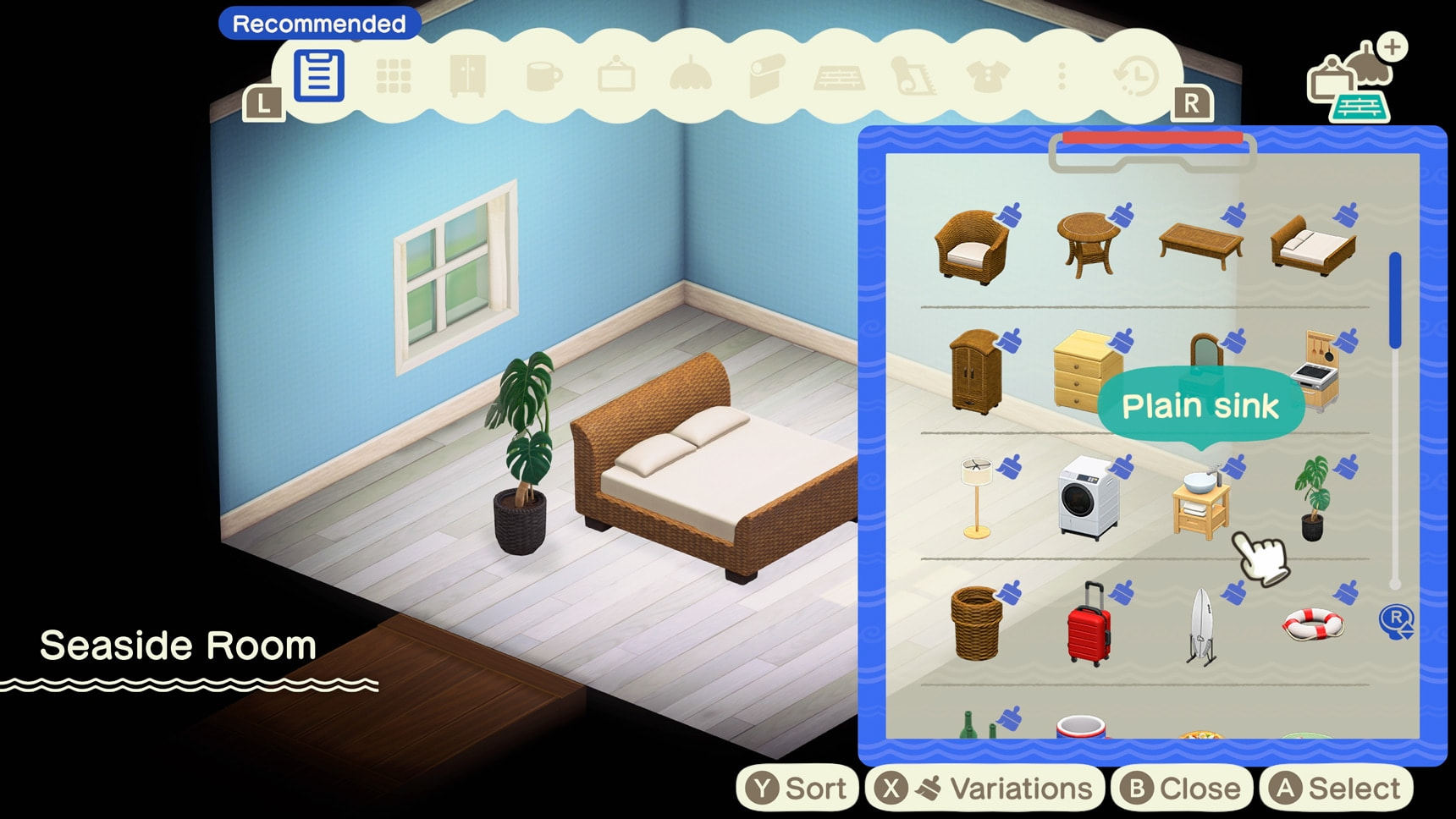This screenshot has width=1456, height=819.
Task: Open the Recommended items tab icon
Action: (x=319, y=76)
